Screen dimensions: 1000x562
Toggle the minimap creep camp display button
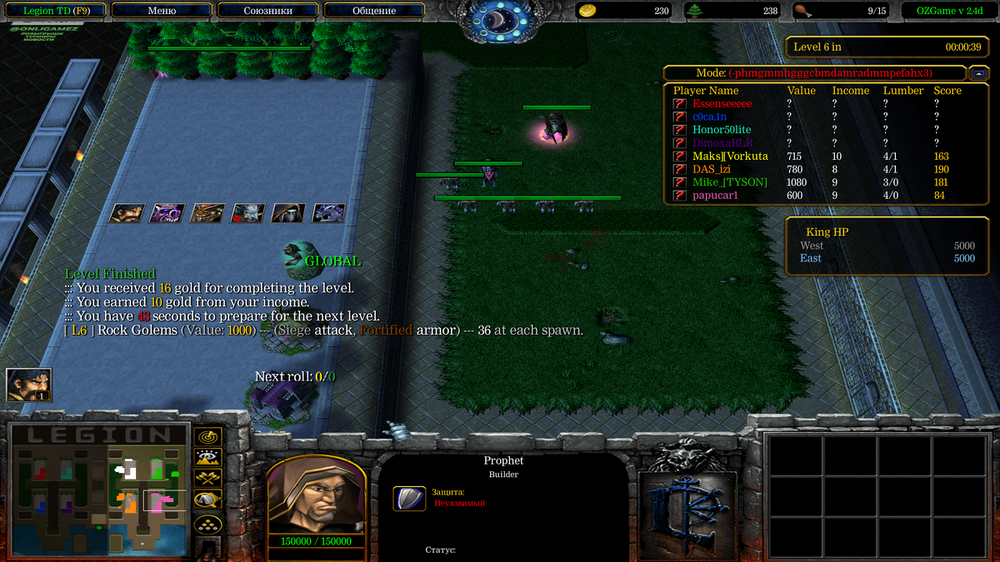pyautogui.click(x=208, y=500)
